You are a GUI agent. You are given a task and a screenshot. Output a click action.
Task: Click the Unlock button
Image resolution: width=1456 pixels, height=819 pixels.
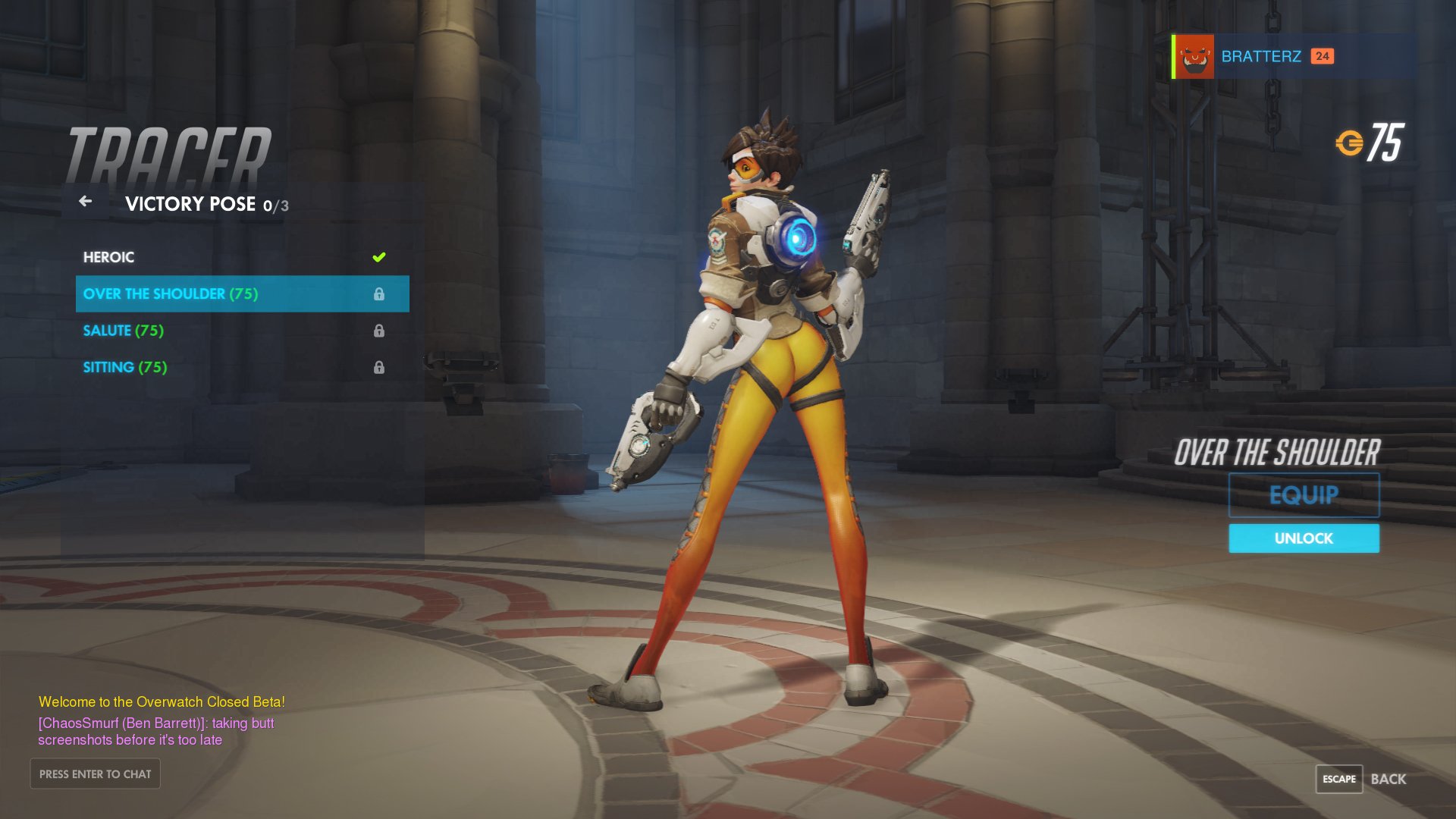[1303, 538]
